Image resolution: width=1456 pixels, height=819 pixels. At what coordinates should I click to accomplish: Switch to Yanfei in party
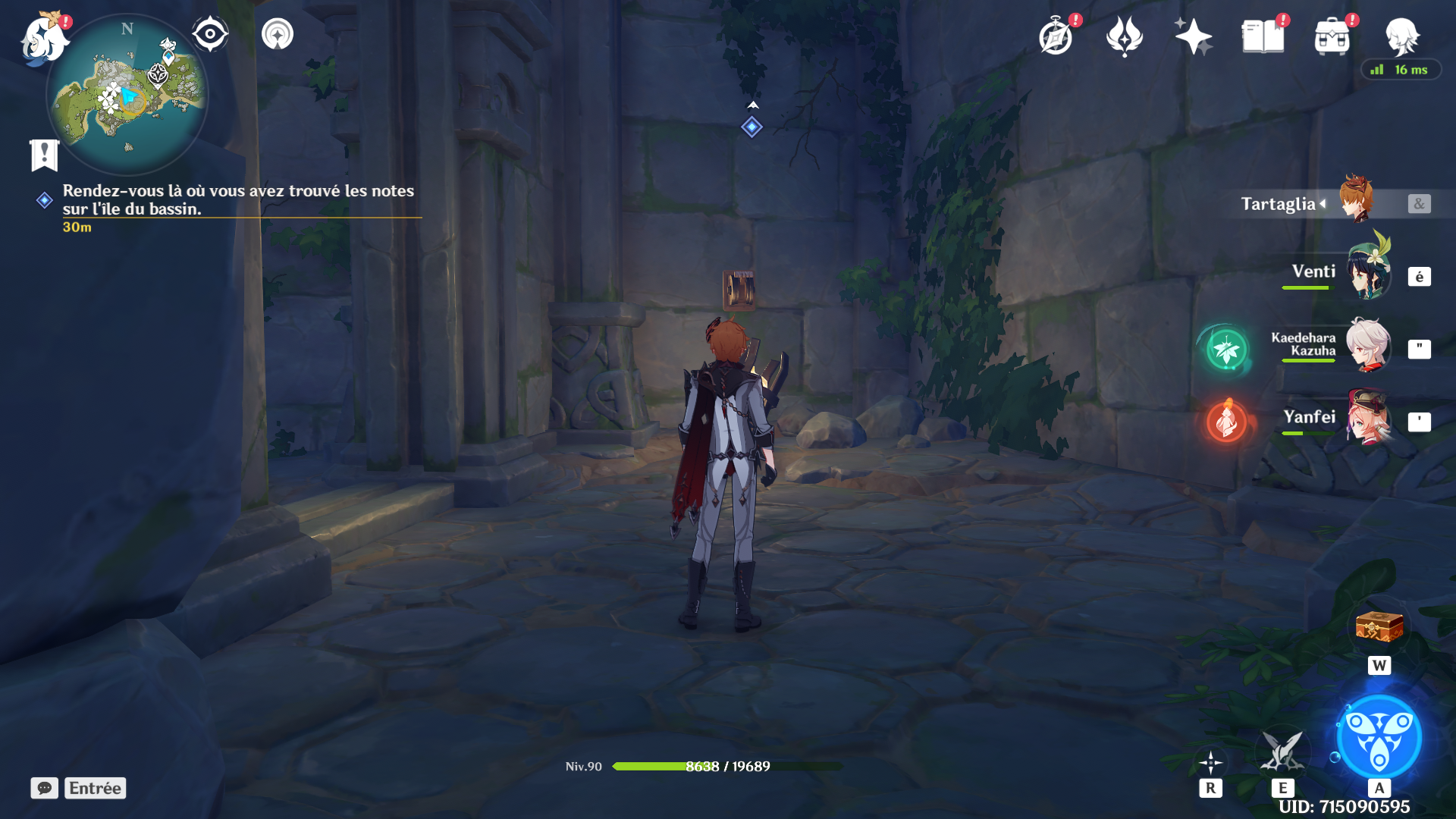pyautogui.click(x=1367, y=419)
